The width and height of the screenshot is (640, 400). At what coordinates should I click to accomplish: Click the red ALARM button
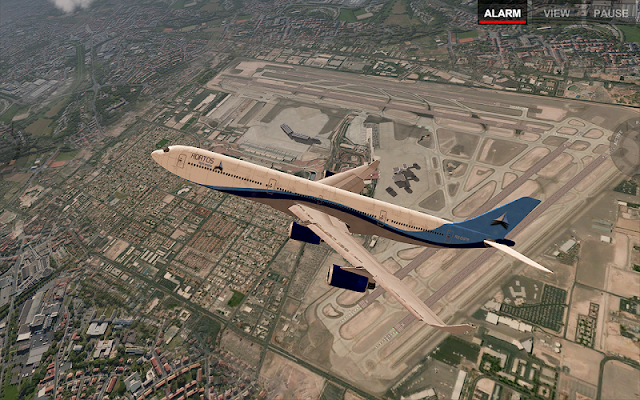(502, 13)
